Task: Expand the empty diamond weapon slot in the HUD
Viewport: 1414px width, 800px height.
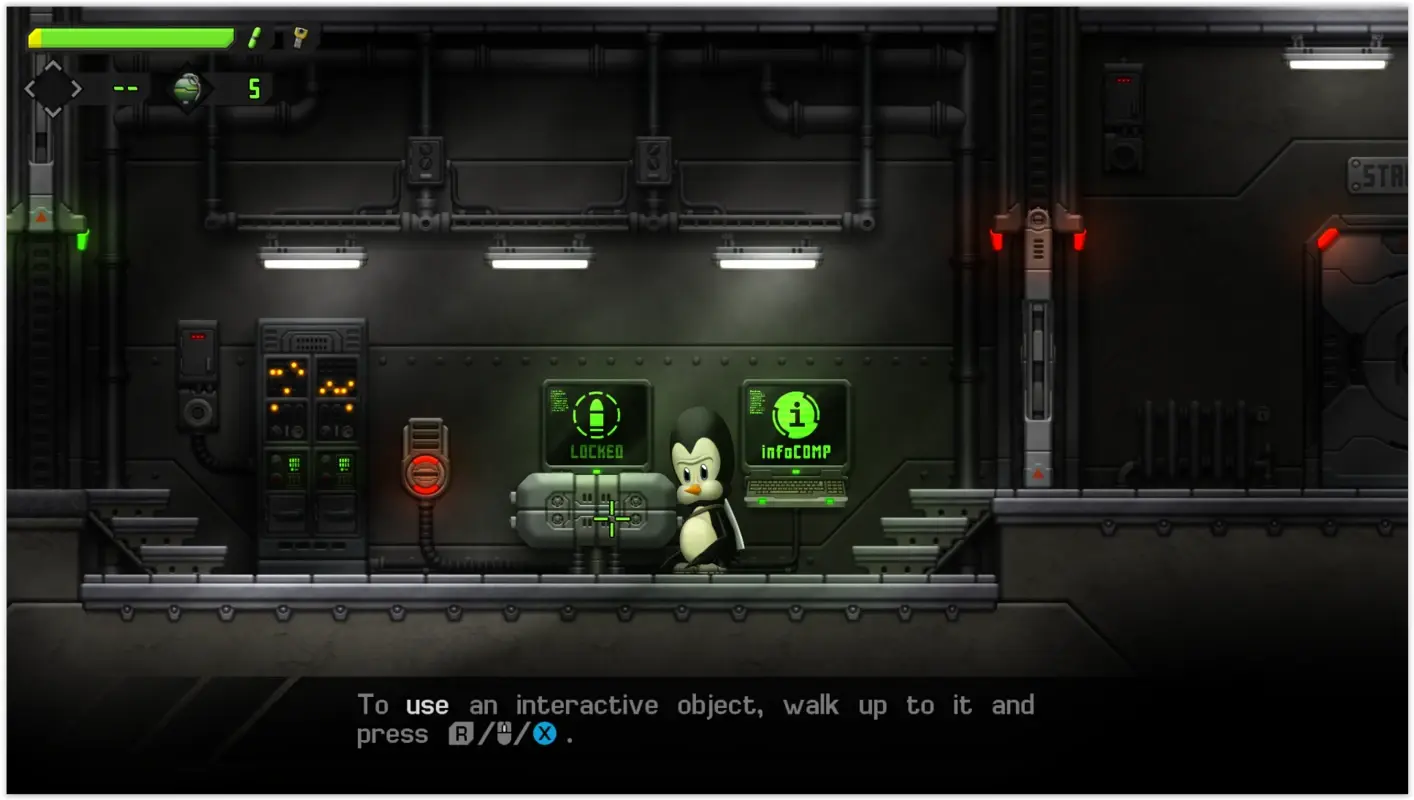Action: point(52,88)
